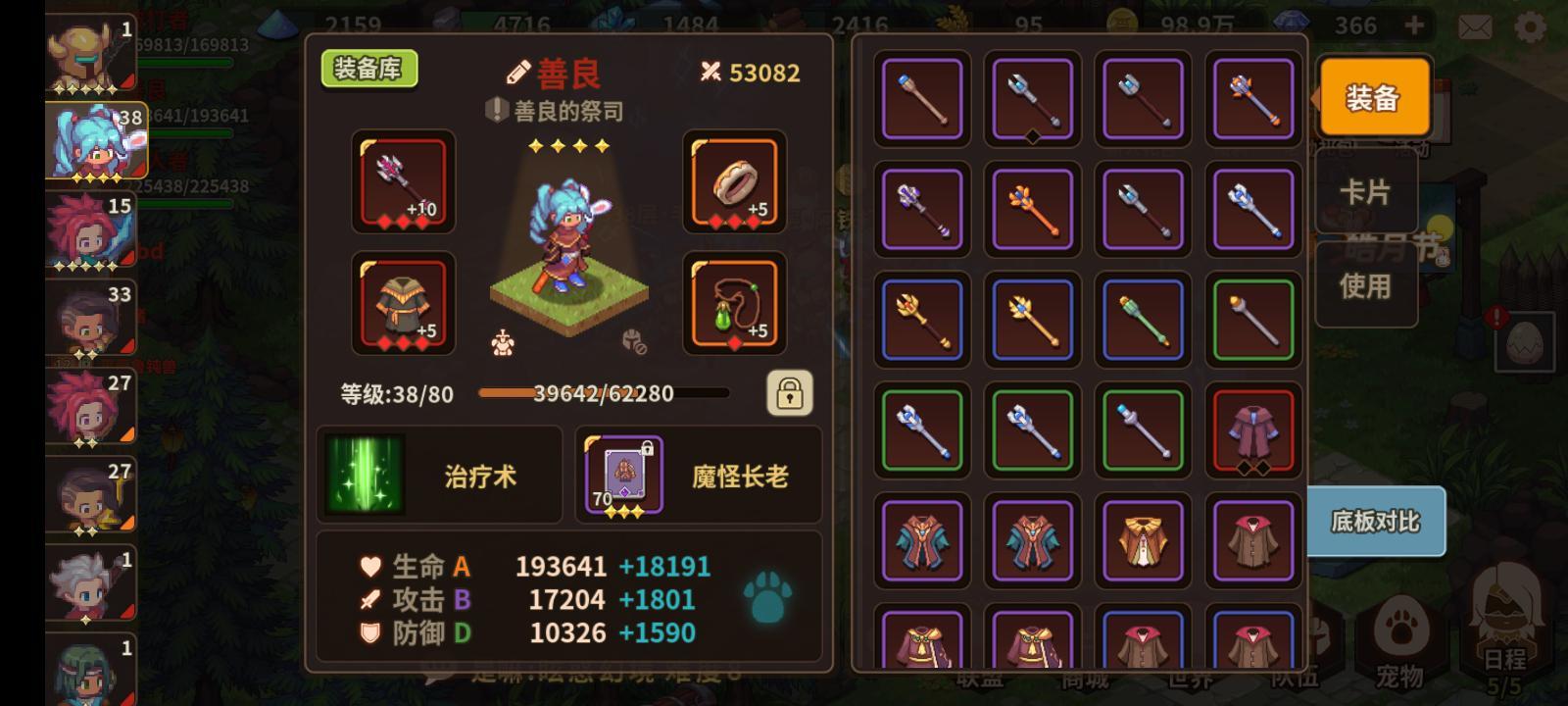Image resolution: width=1568 pixels, height=706 pixels.
Task: Switch to the 卡片 card tab
Action: click(x=1366, y=193)
